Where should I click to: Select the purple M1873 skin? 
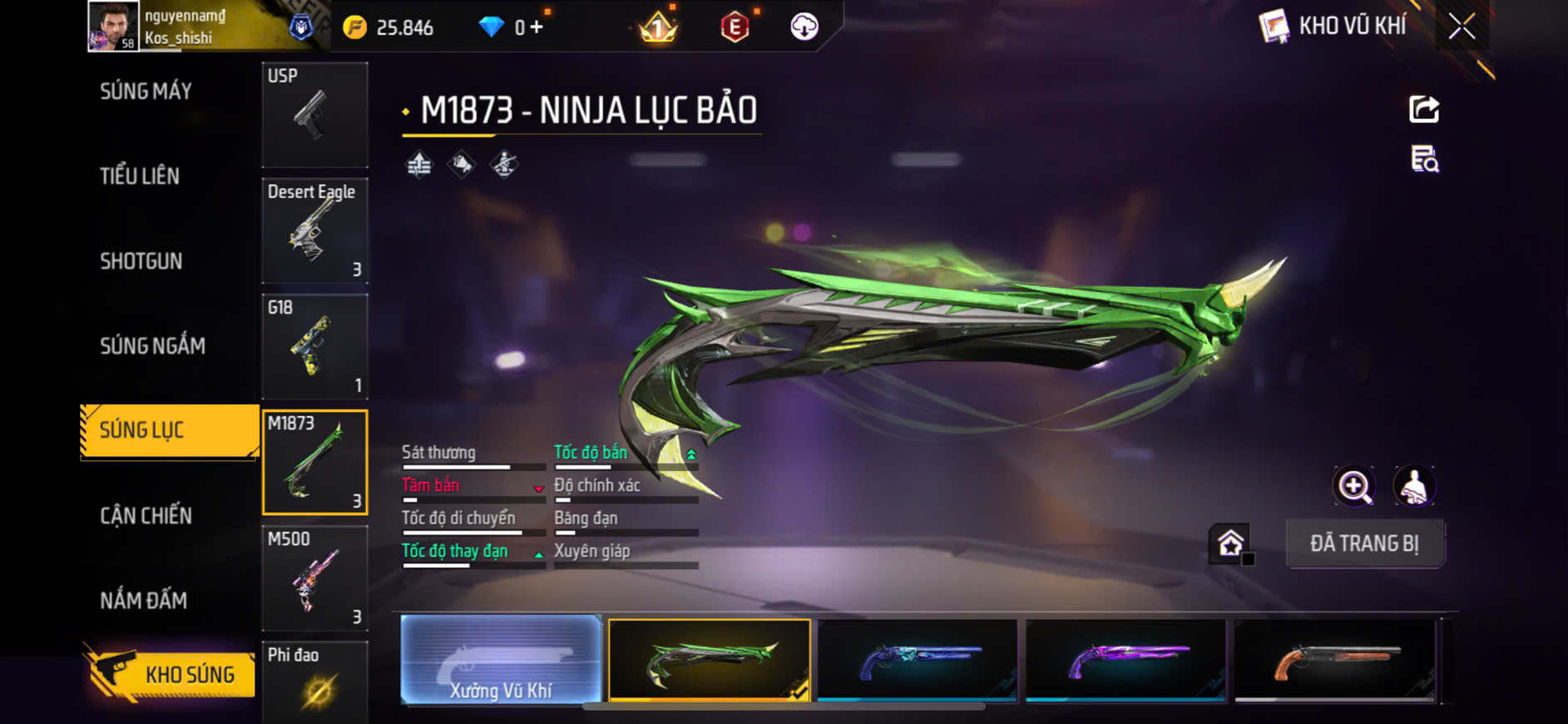click(1125, 660)
